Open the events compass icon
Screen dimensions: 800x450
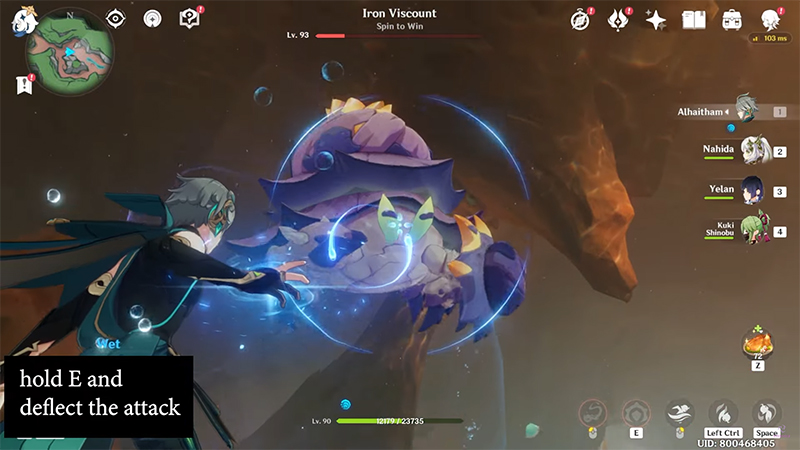coord(581,19)
